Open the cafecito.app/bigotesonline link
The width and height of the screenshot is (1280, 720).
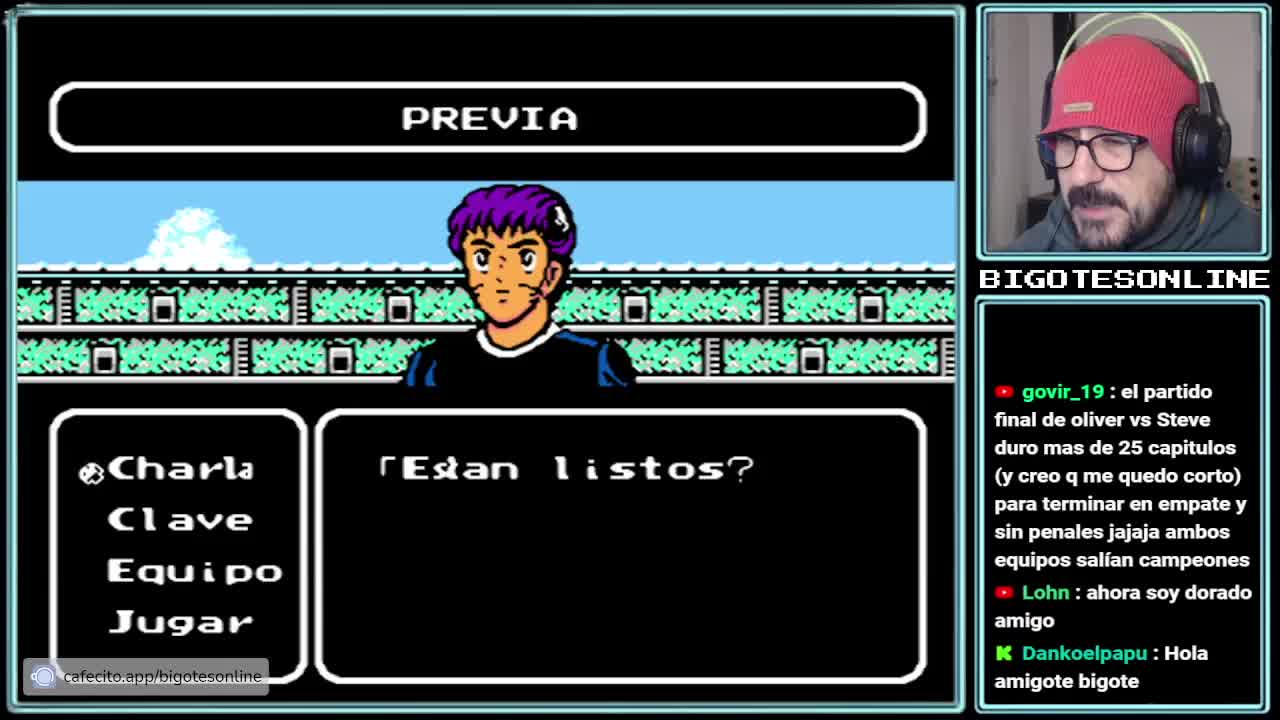click(161, 677)
